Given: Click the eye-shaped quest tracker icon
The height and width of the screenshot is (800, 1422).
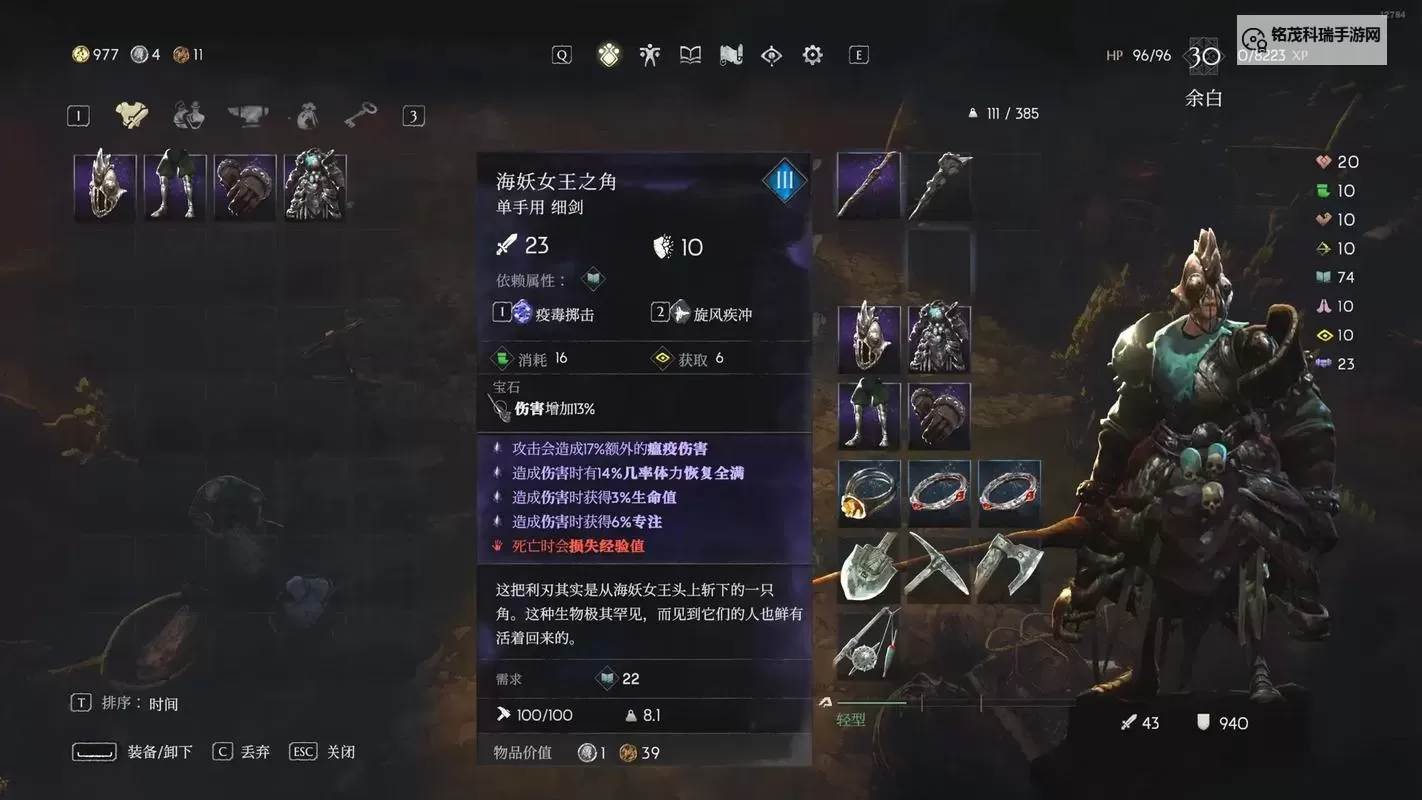Looking at the screenshot, I should (771, 55).
